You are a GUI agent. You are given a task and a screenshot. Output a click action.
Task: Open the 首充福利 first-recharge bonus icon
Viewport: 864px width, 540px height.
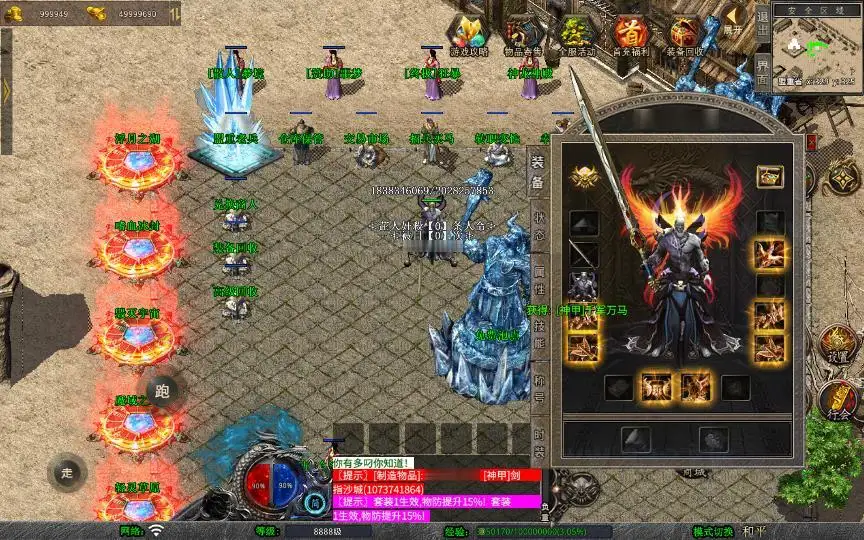pyautogui.click(x=630, y=35)
